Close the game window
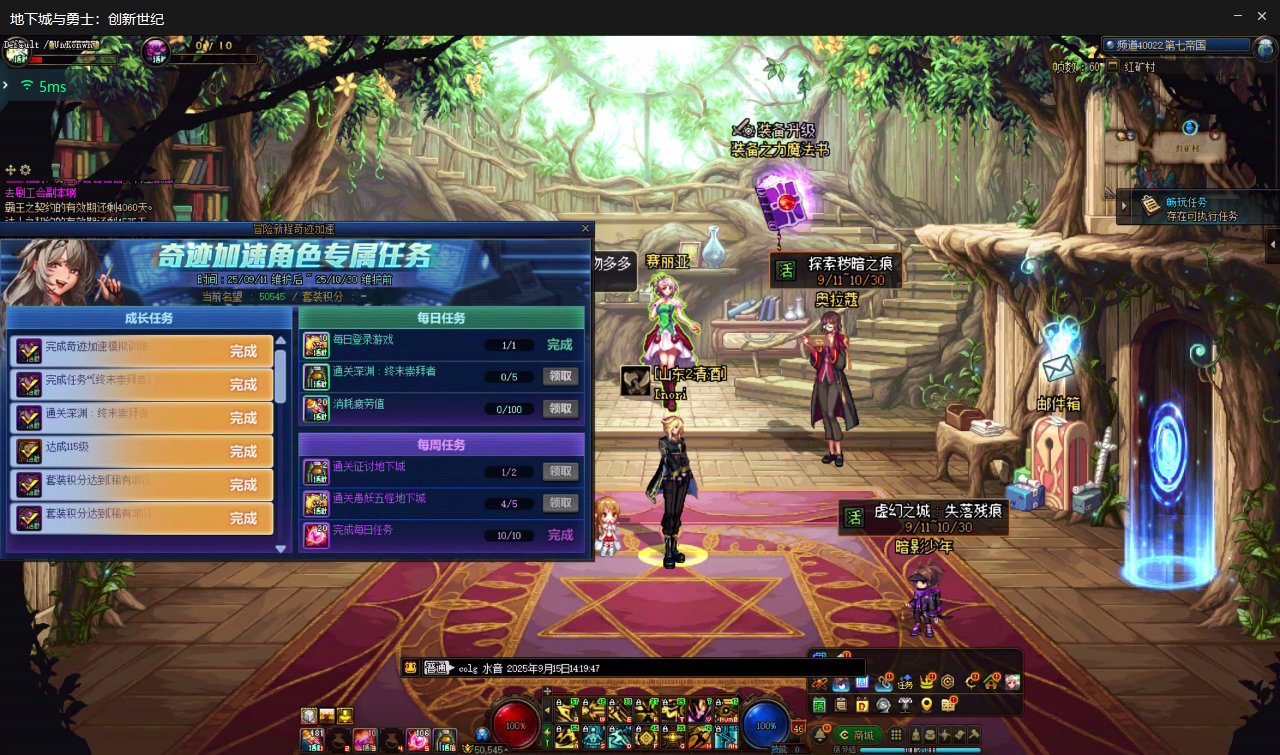 [1263, 16]
